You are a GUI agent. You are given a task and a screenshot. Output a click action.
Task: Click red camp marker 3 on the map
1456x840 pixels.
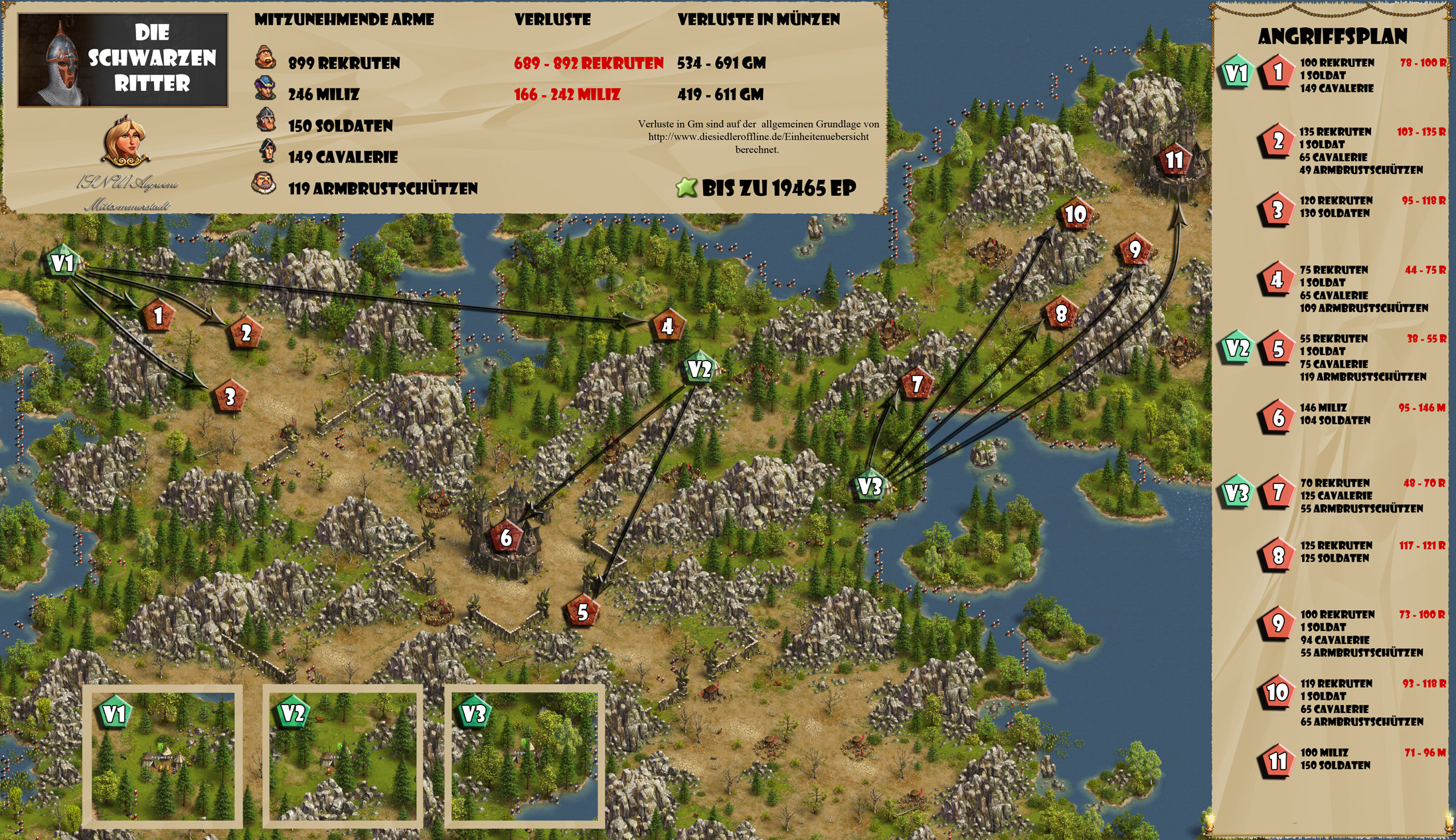point(230,397)
